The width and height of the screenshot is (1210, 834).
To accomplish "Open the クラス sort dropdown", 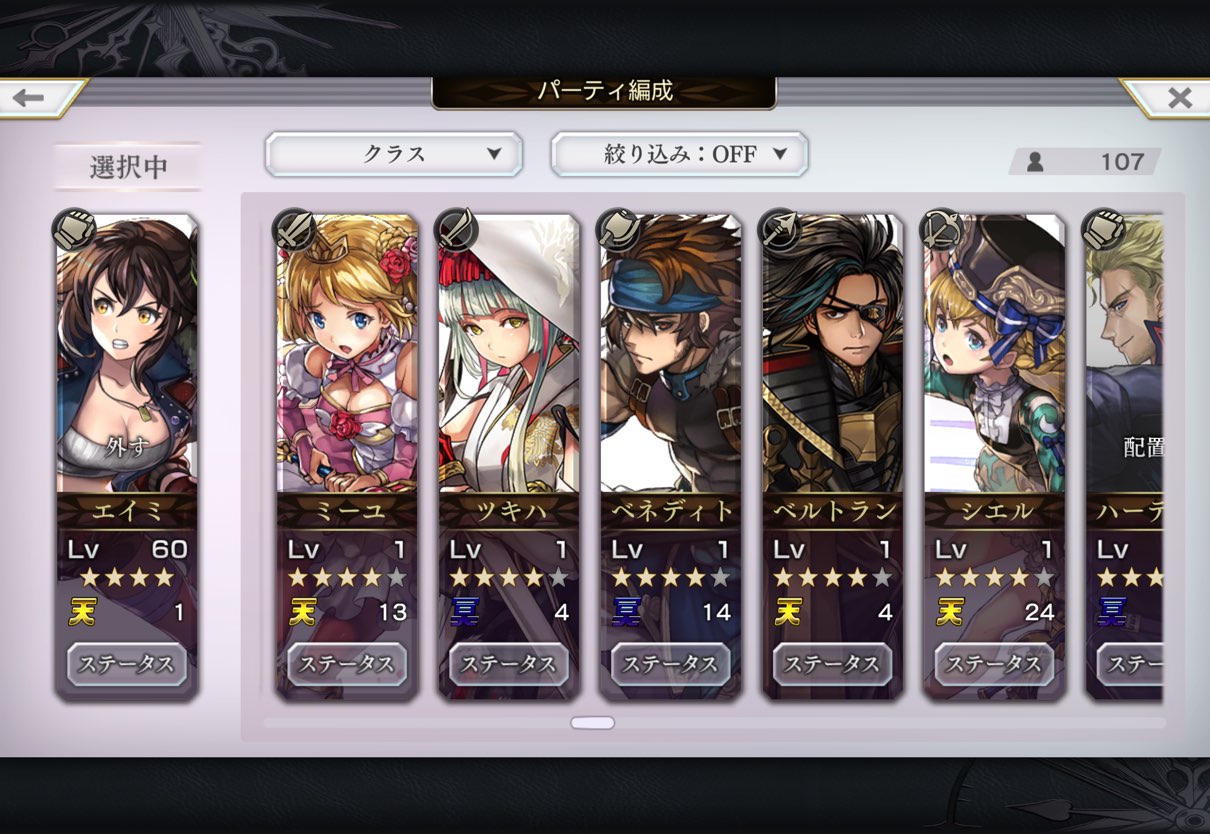I will click(393, 154).
